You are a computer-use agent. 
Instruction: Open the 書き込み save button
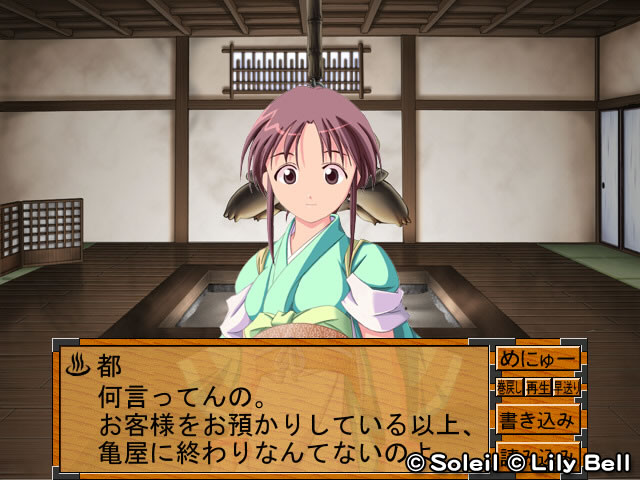(x=537, y=418)
